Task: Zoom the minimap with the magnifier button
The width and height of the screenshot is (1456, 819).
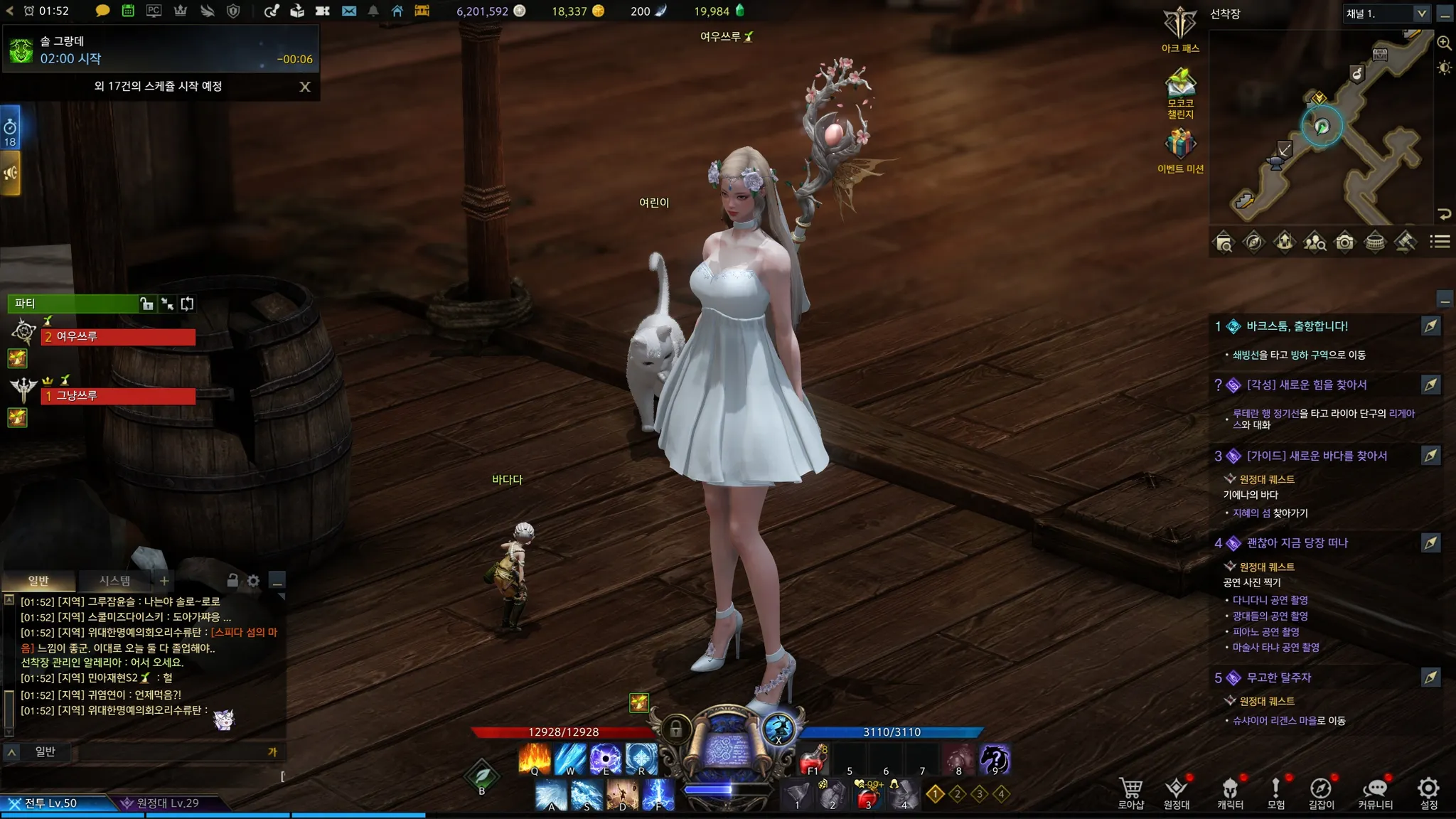Action: (x=1445, y=43)
